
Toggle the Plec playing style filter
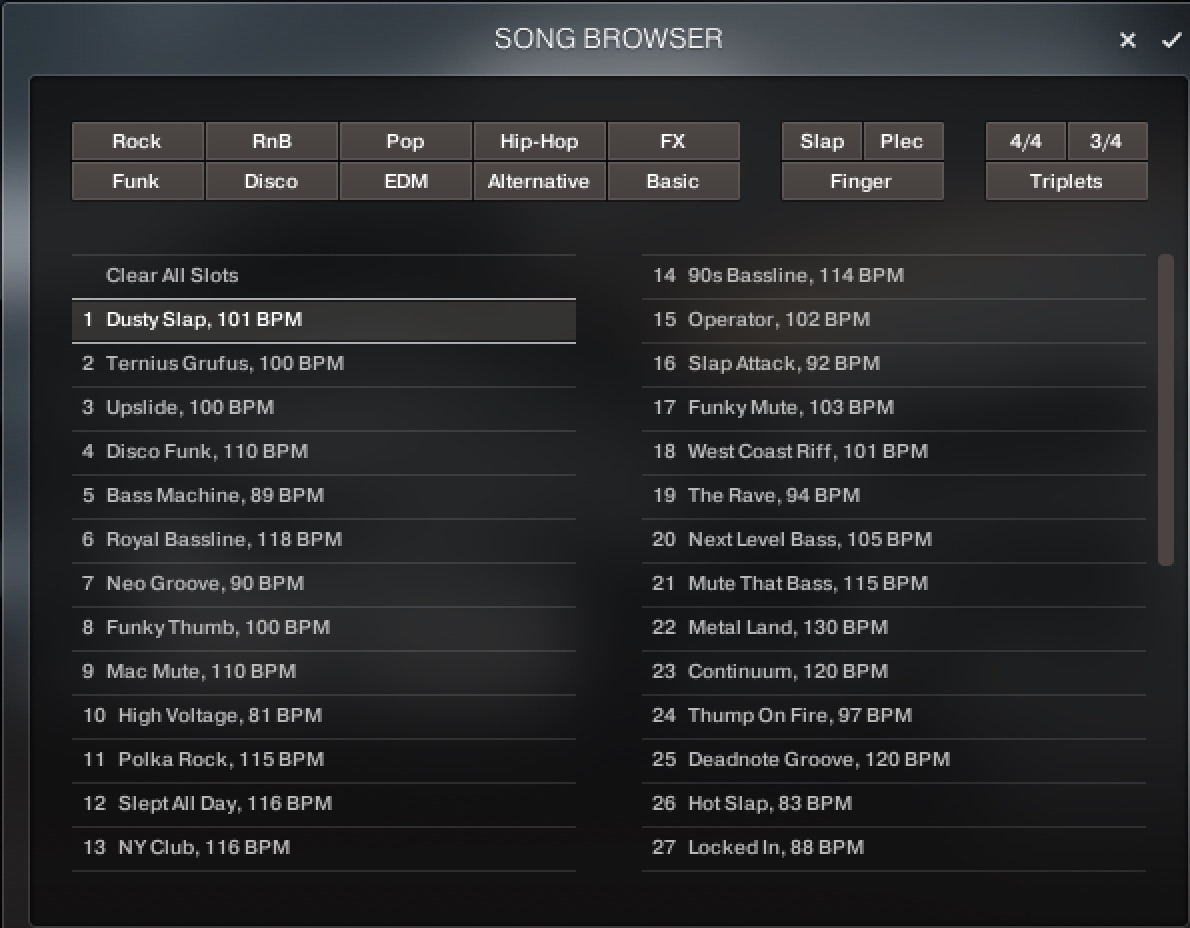point(901,141)
